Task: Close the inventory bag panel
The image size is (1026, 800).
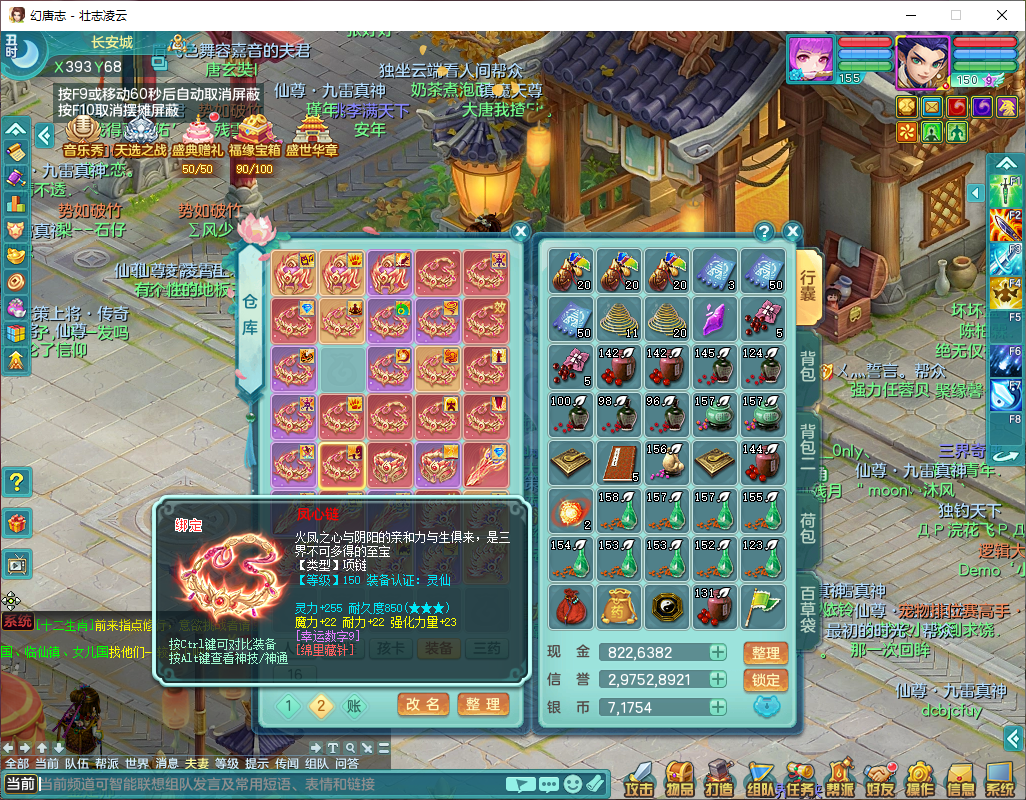Action: coord(793,232)
